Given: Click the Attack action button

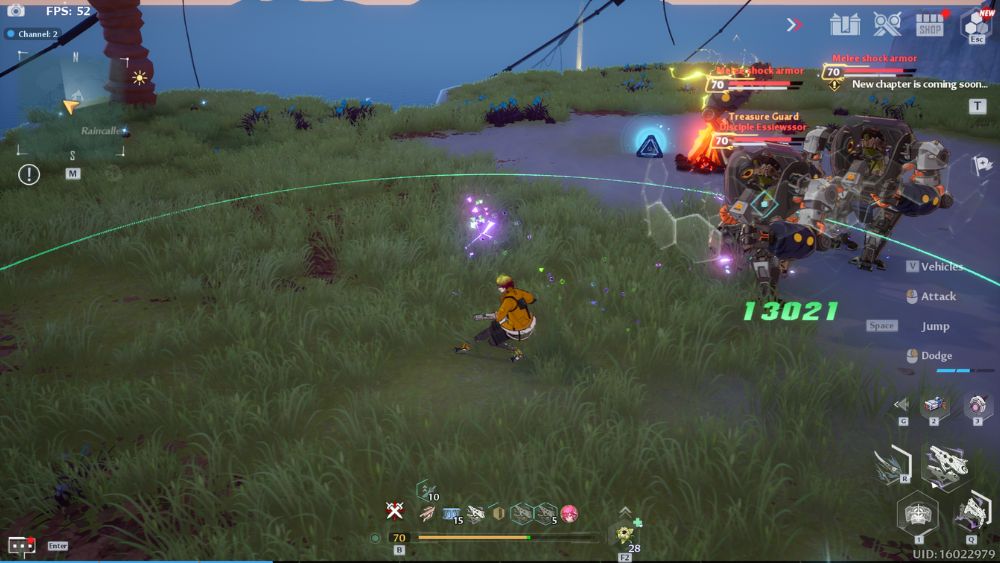Looking at the screenshot, I should (x=938, y=296).
